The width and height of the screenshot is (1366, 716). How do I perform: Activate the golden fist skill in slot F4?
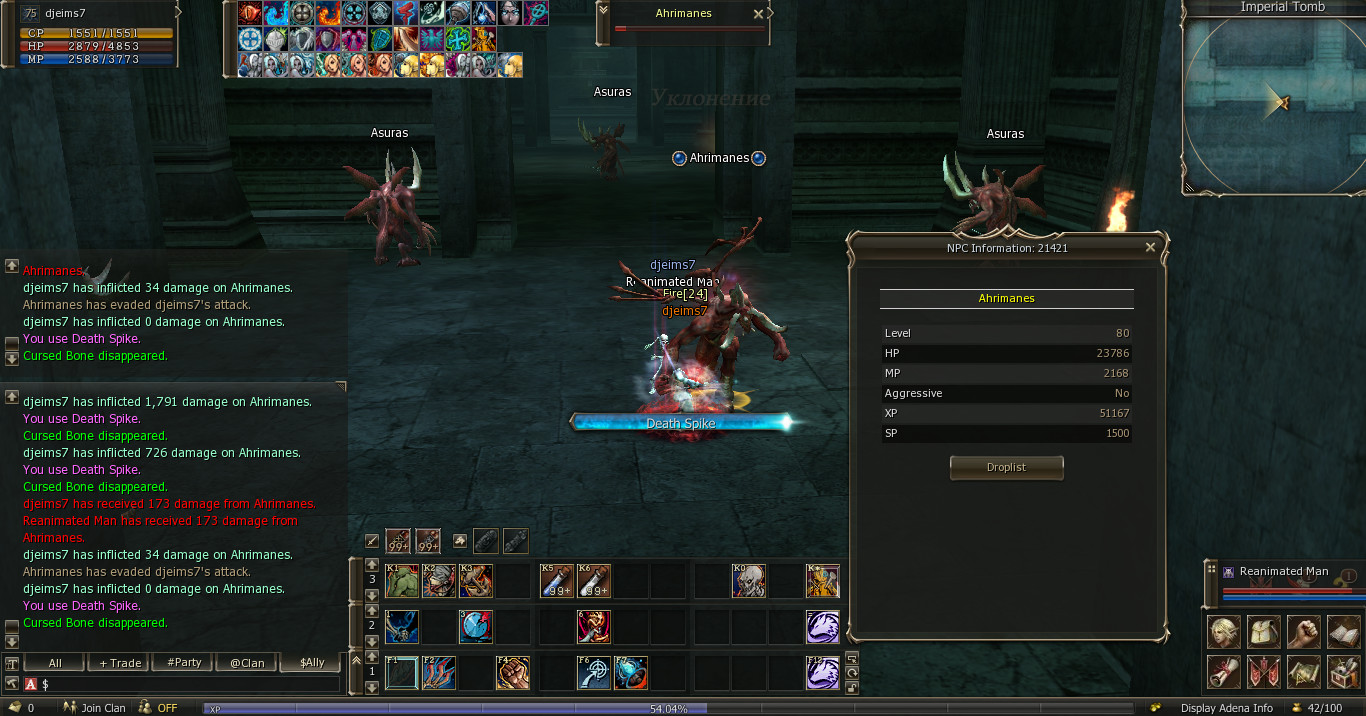point(512,673)
